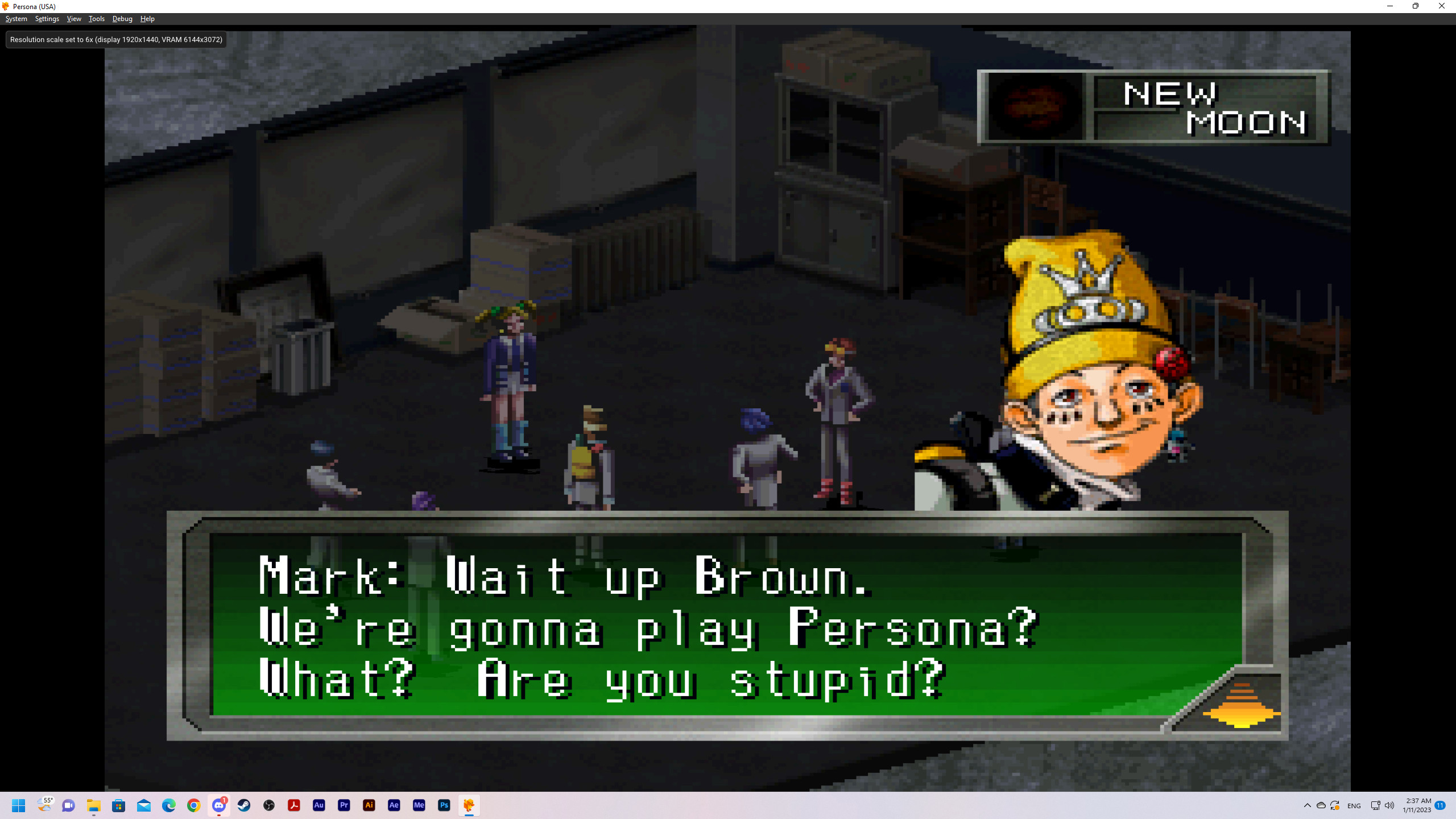The image size is (1456, 819).
Task: Expand the weather widget panel
Action: [45, 805]
